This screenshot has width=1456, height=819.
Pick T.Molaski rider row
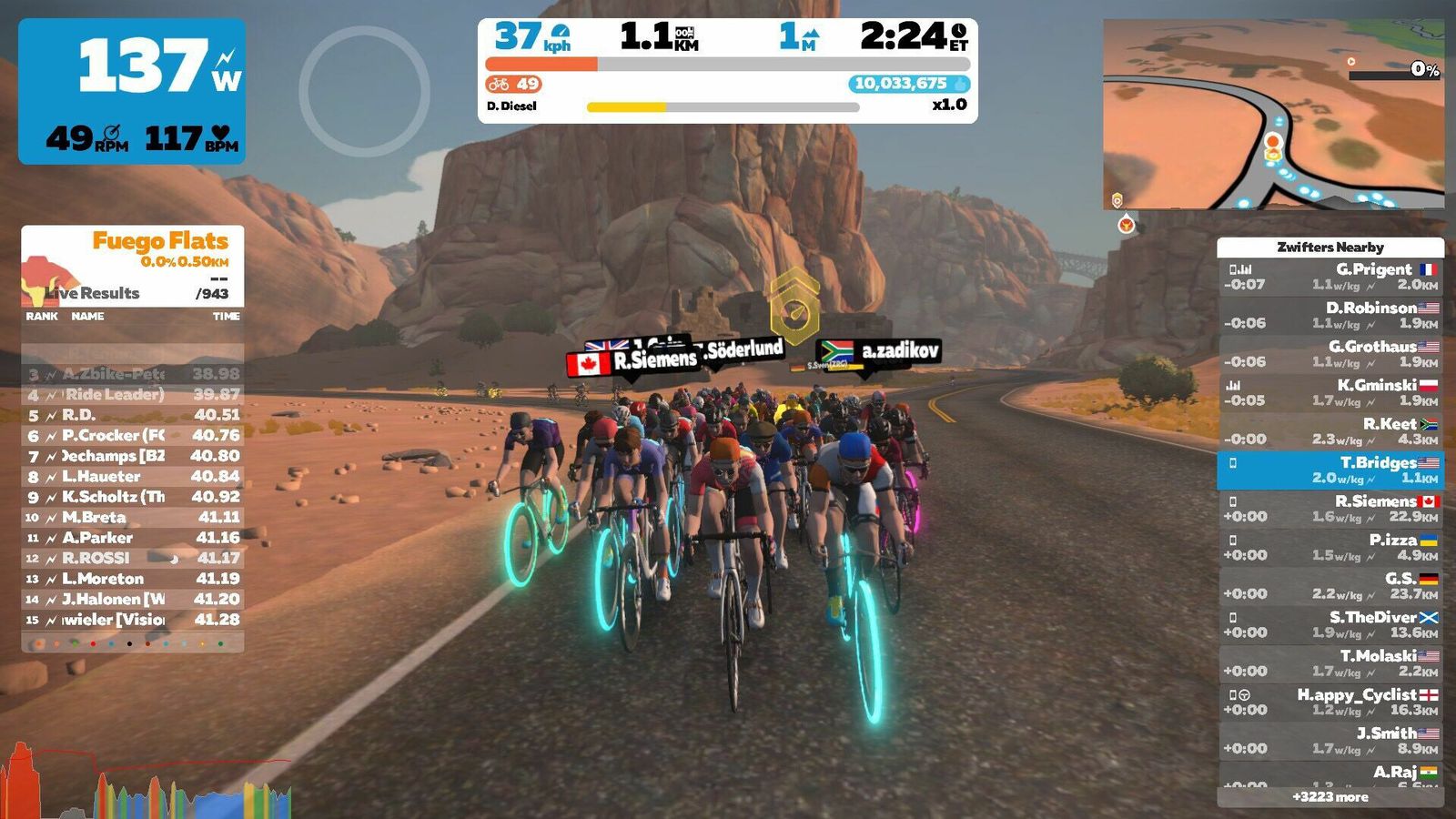(1330, 663)
